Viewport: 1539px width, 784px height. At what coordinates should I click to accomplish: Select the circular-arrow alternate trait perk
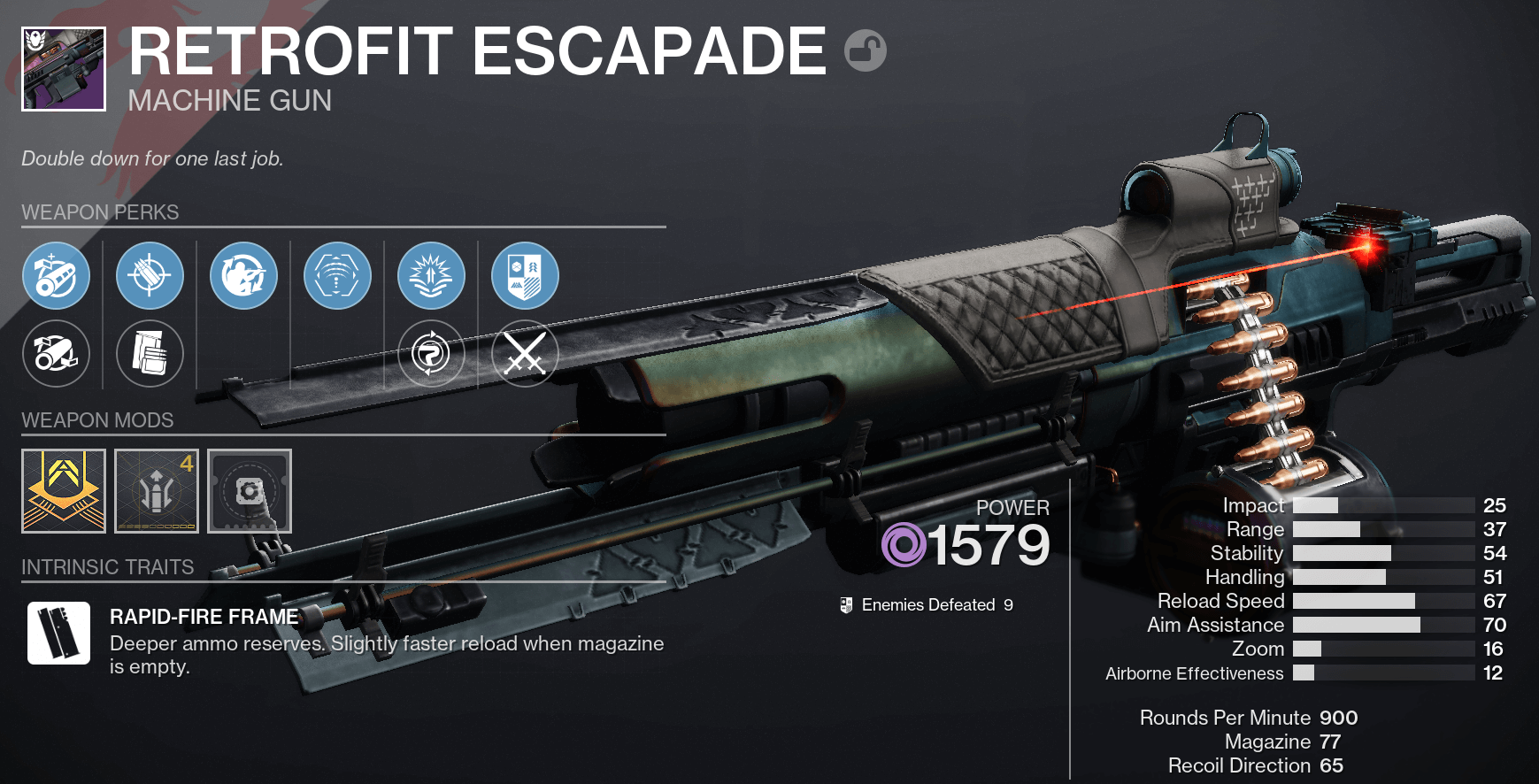coord(431,353)
